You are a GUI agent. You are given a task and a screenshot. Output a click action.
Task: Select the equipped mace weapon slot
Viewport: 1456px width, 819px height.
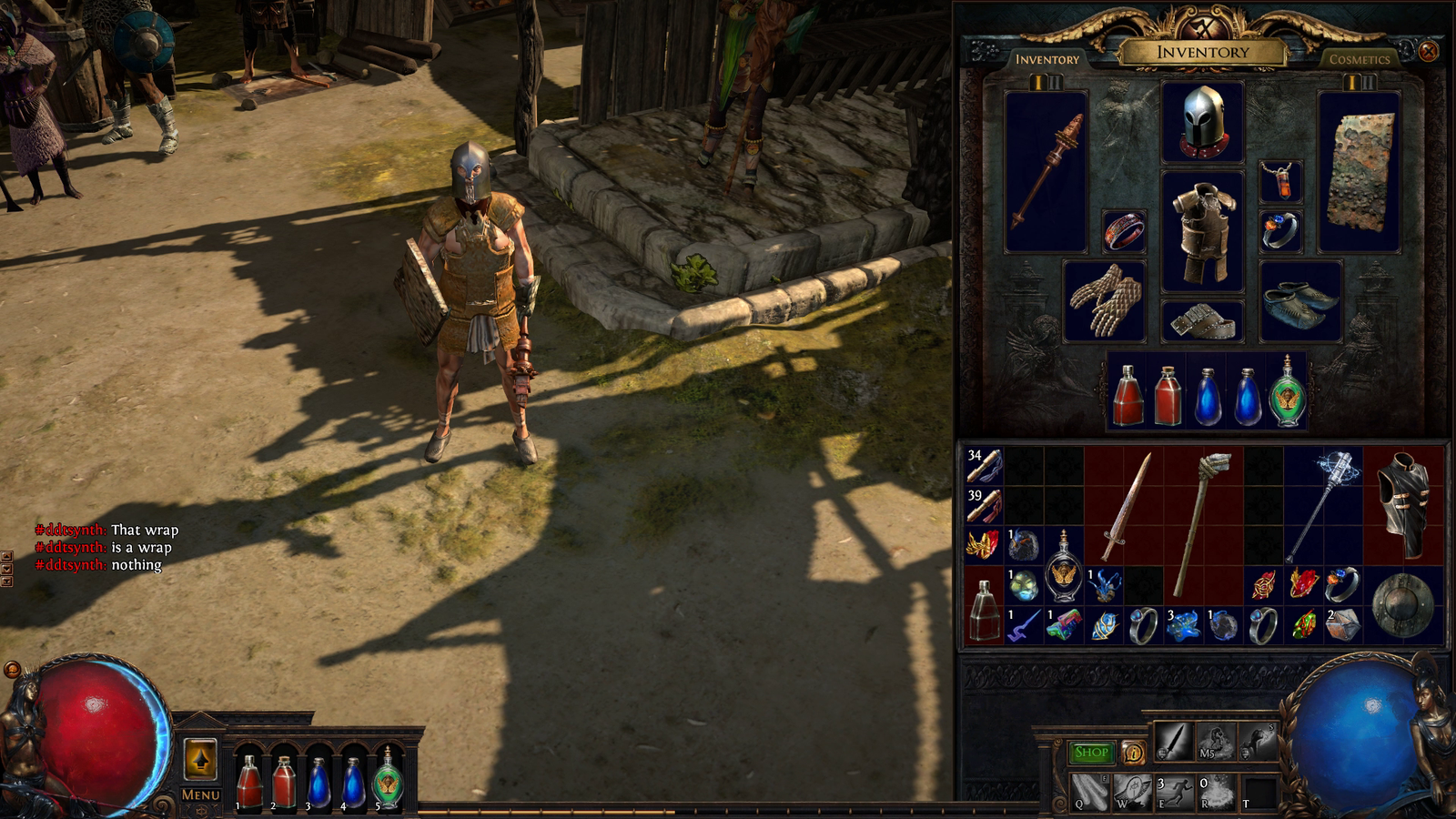tap(1046, 172)
